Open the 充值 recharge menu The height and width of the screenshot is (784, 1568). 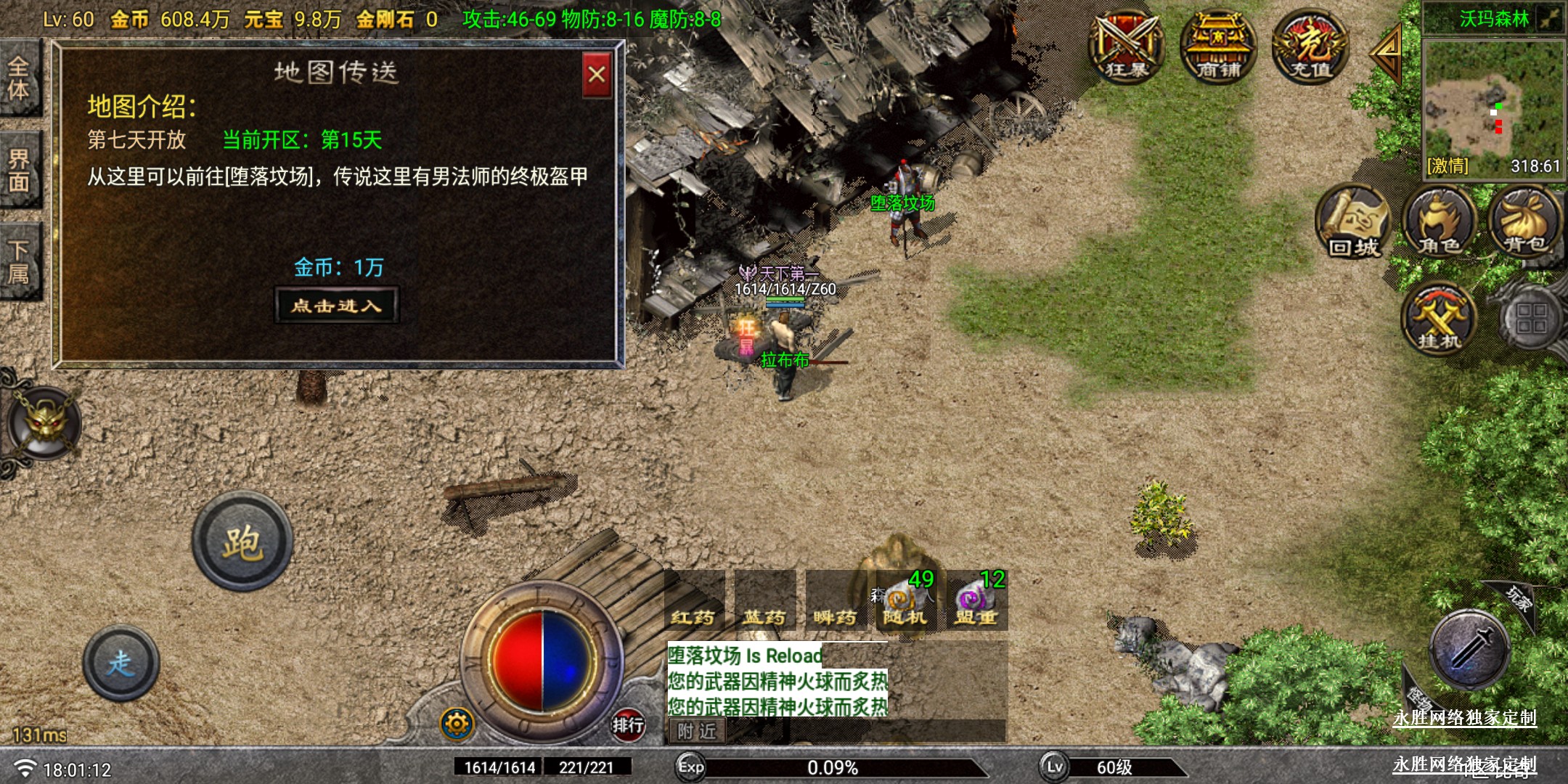pyautogui.click(x=1311, y=46)
